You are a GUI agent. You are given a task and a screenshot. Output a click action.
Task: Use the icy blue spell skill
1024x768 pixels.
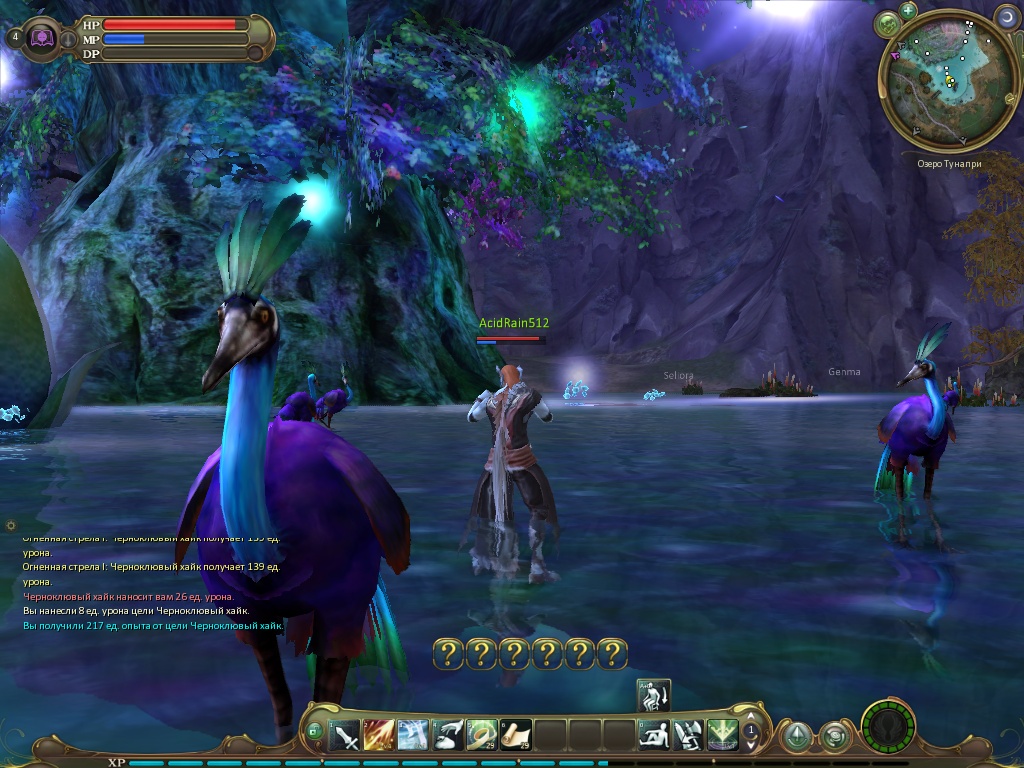click(x=413, y=735)
